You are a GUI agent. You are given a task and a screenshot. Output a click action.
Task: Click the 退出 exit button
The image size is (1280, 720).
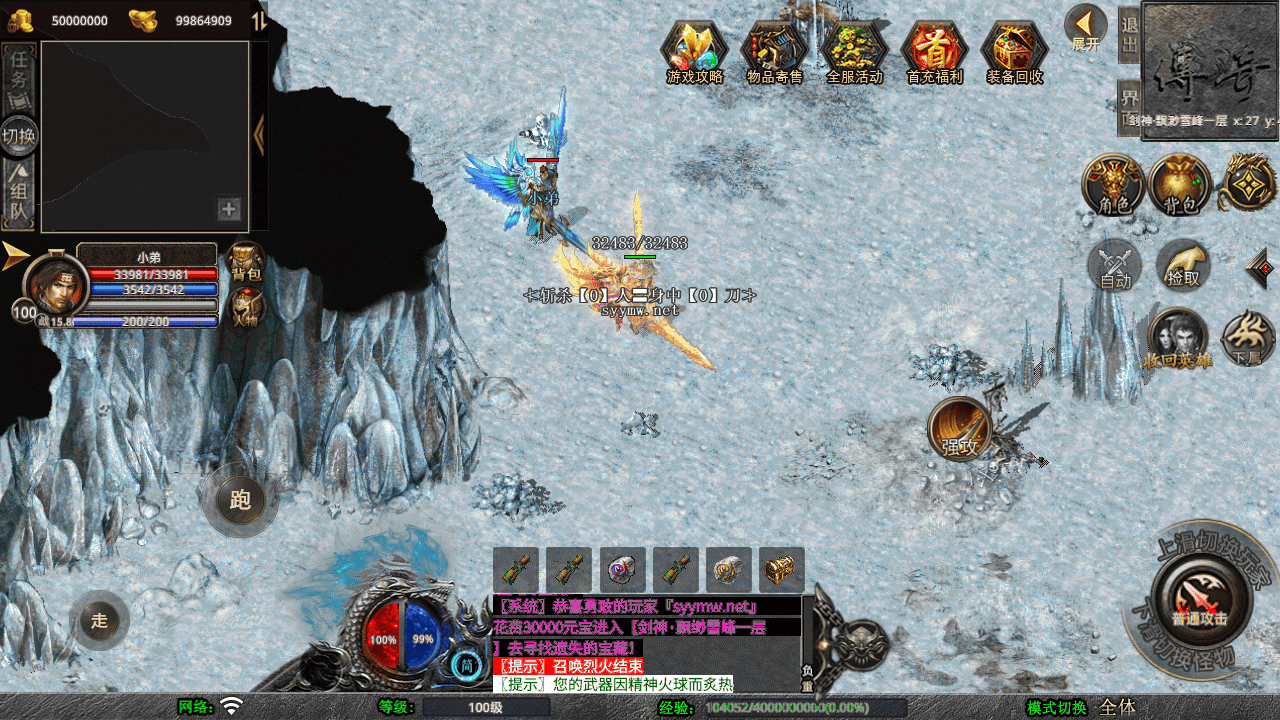click(1129, 35)
